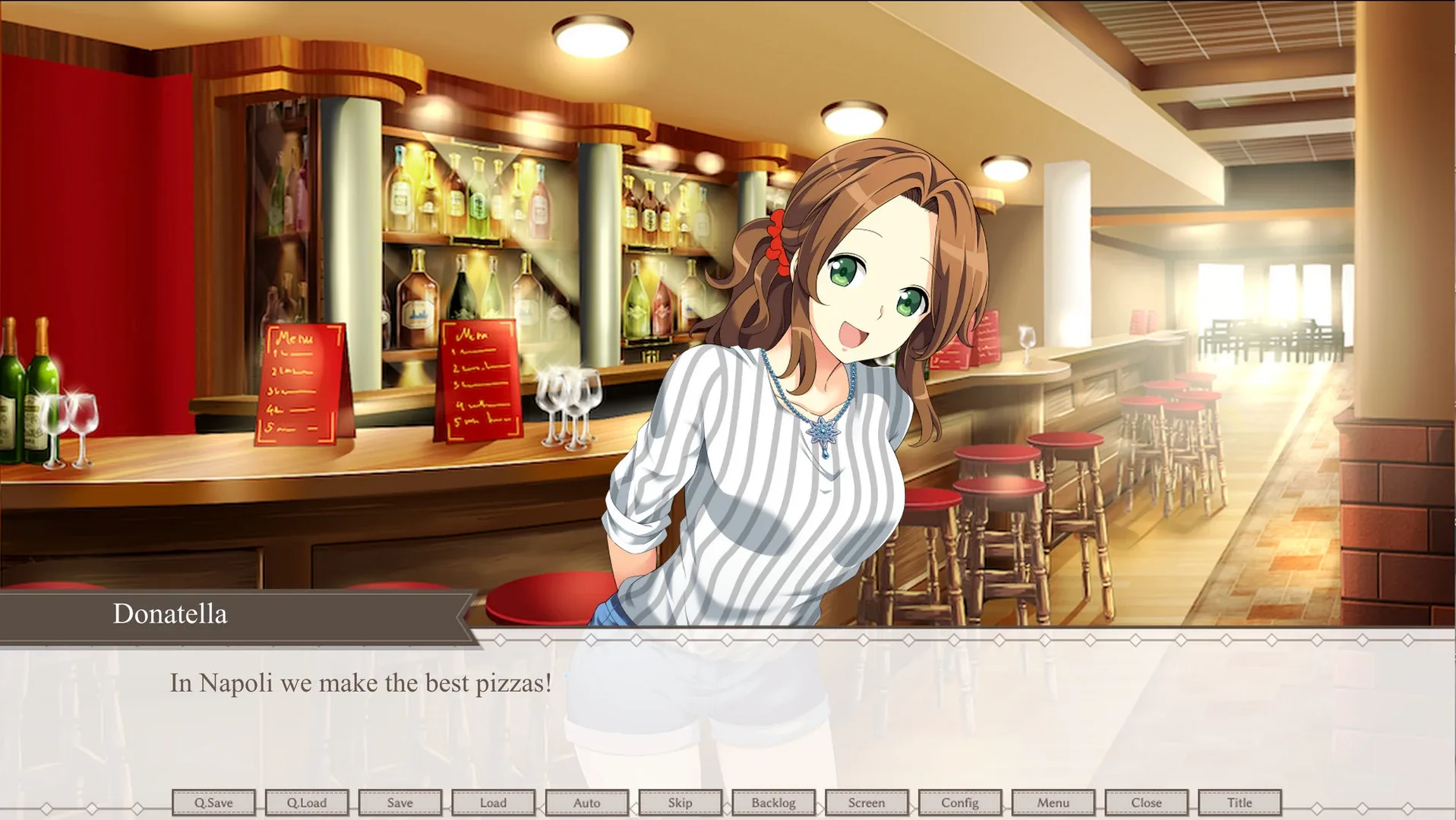Open the Save screen
This screenshot has width=1456, height=820.
400,803
